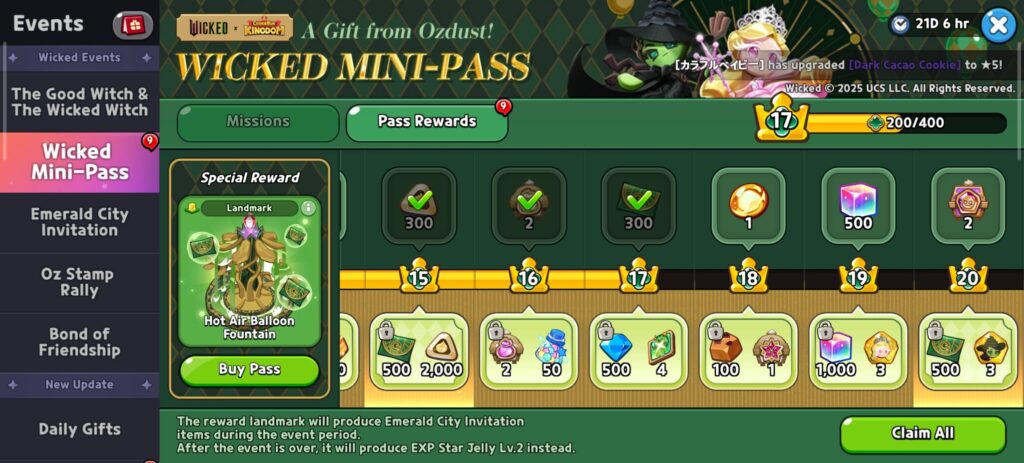1024x463 pixels.
Task: Choose the Bond of Friendship event
Action: (x=79, y=342)
